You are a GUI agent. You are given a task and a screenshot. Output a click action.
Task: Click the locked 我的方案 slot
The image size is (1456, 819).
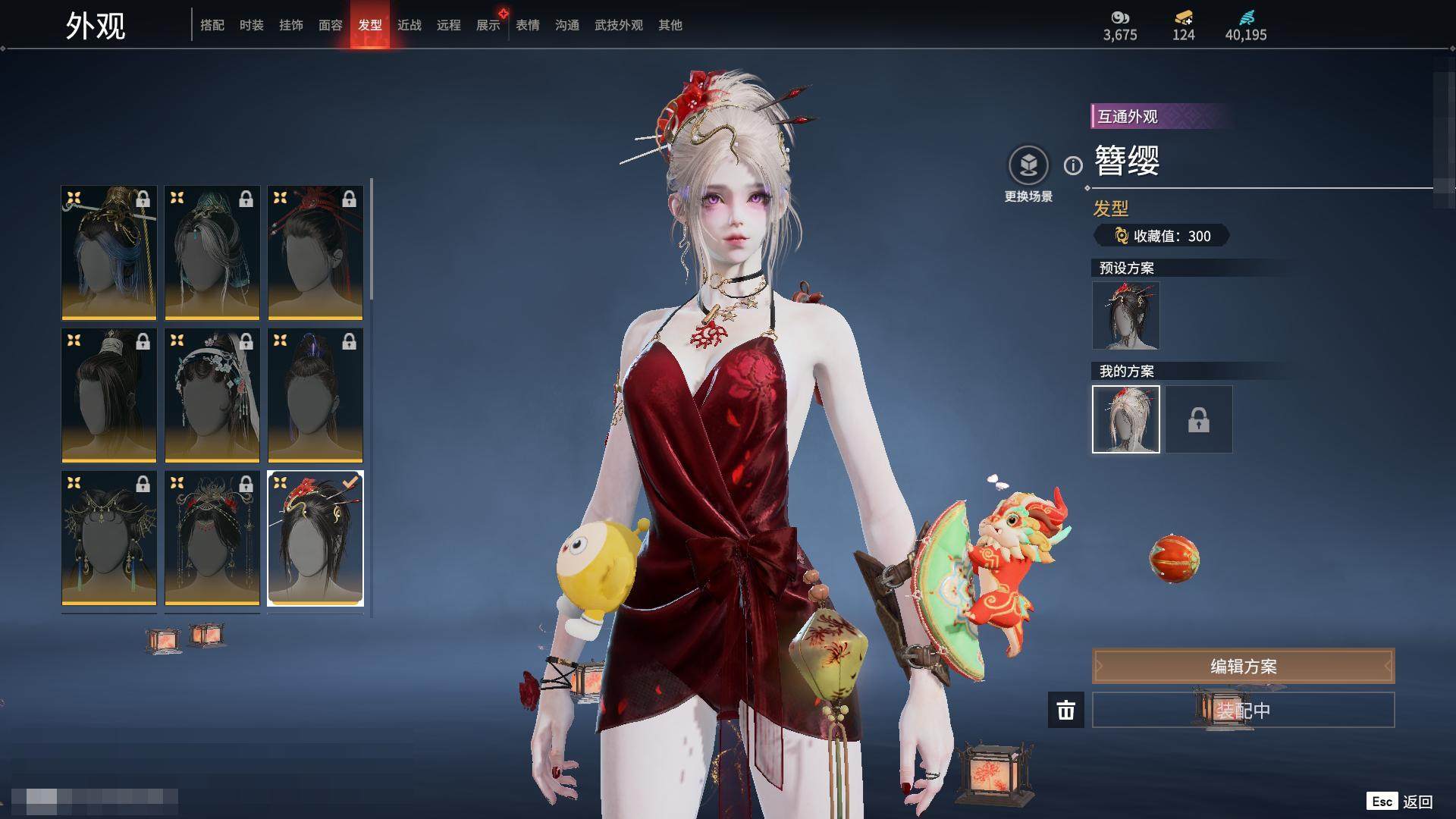pos(1199,419)
